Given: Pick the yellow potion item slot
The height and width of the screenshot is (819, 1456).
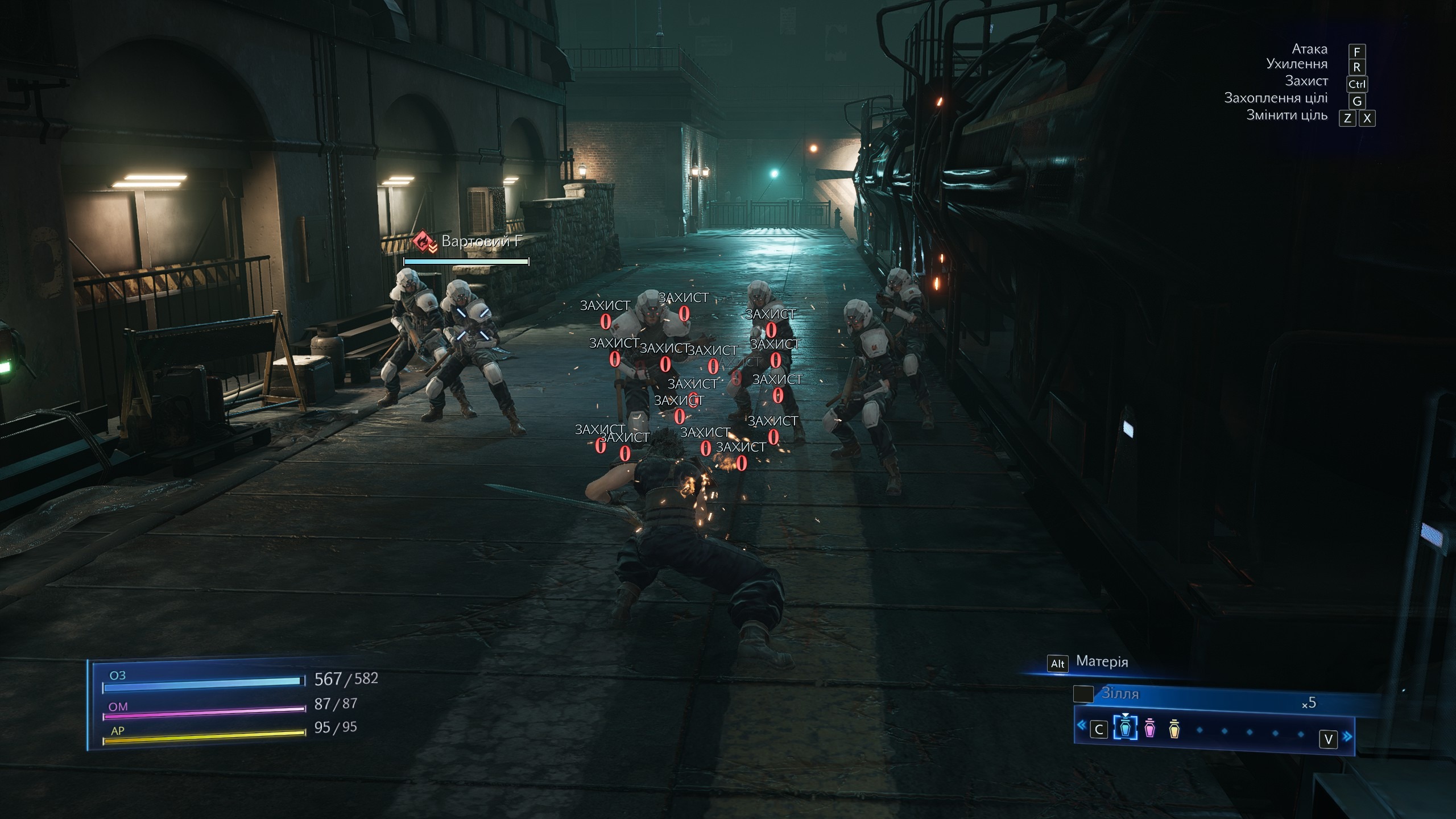Looking at the screenshot, I should pyautogui.click(x=1174, y=729).
